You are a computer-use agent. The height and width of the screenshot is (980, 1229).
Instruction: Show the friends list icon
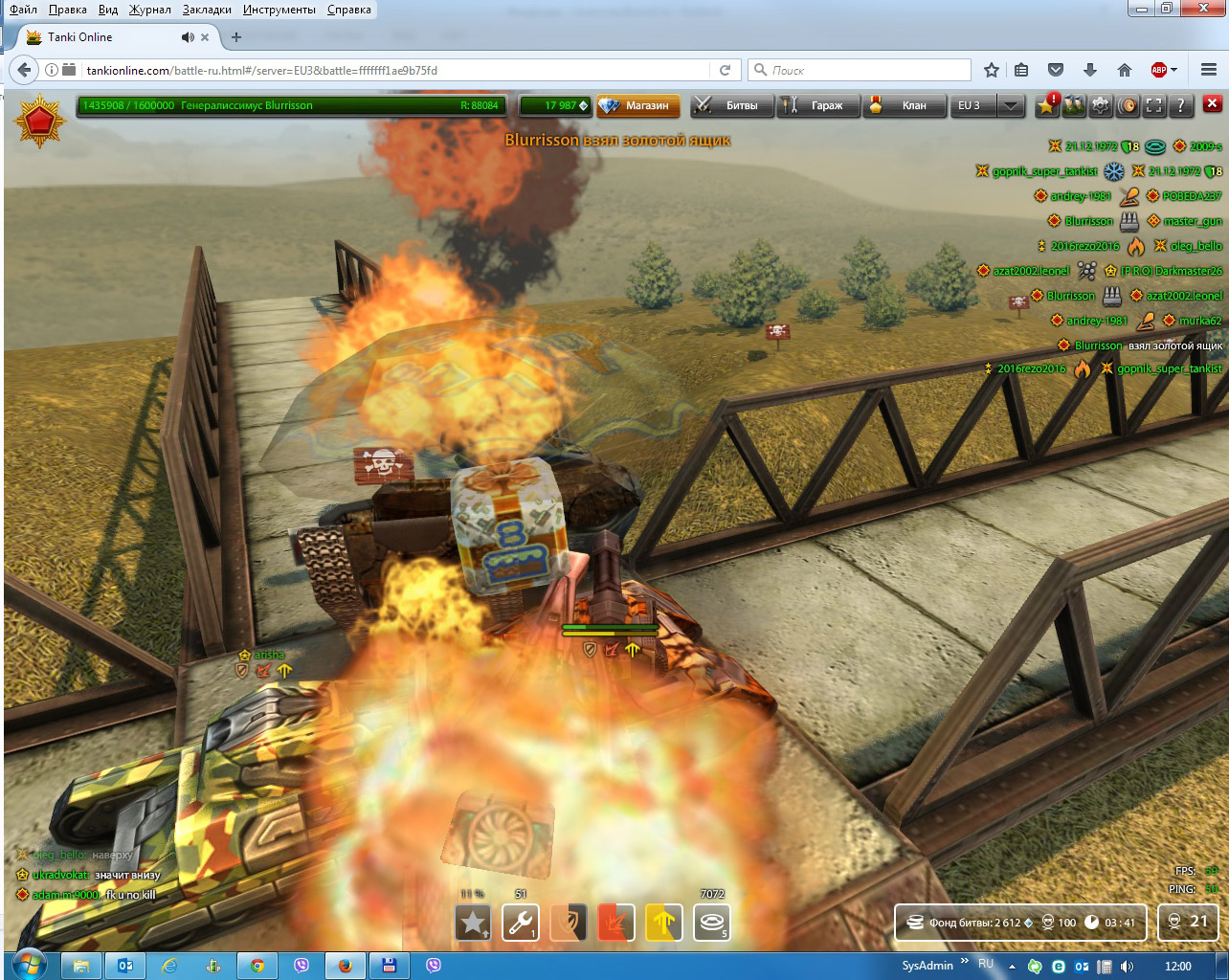point(1074,105)
